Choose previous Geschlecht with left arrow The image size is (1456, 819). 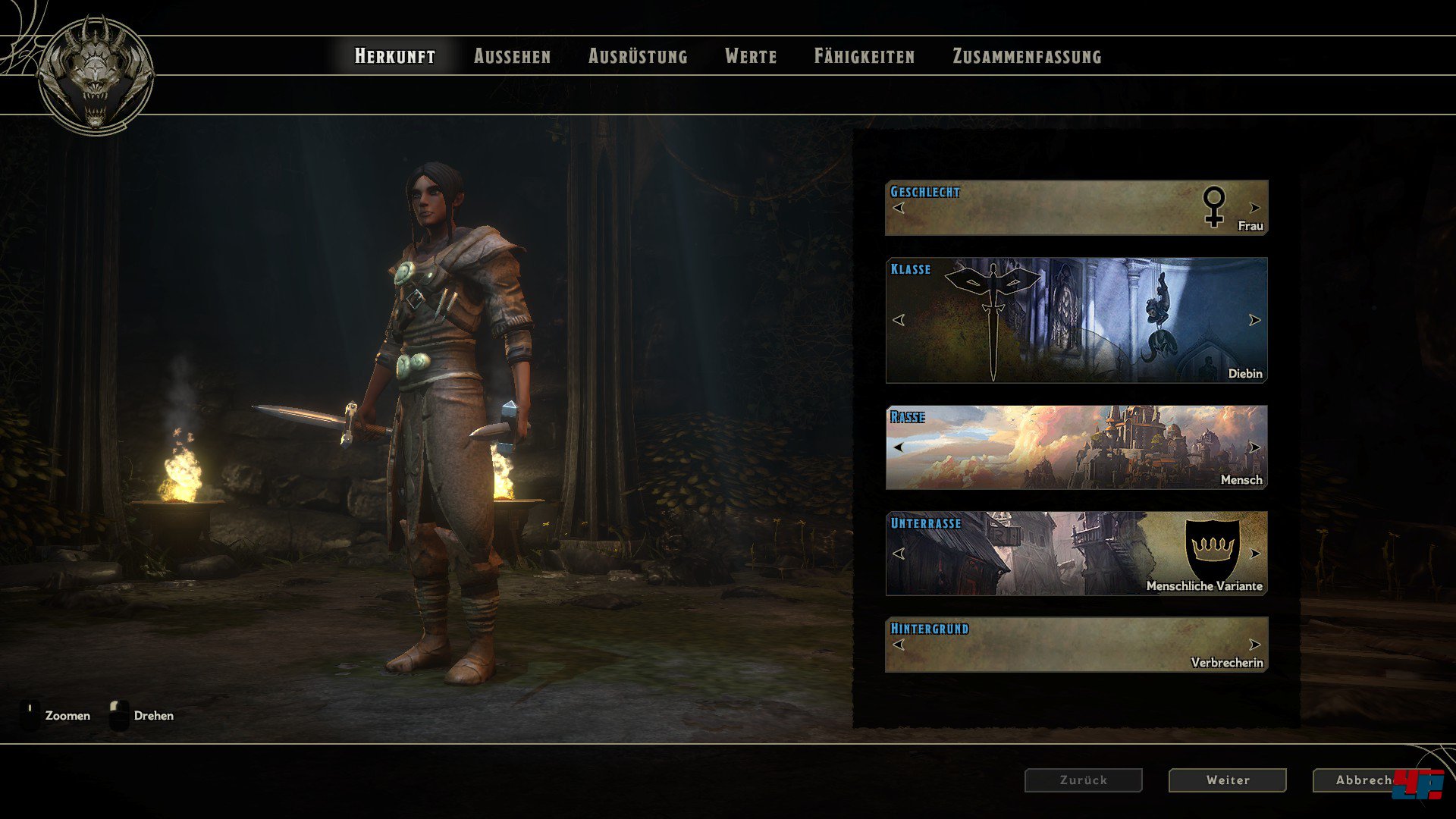click(x=899, y=208)
